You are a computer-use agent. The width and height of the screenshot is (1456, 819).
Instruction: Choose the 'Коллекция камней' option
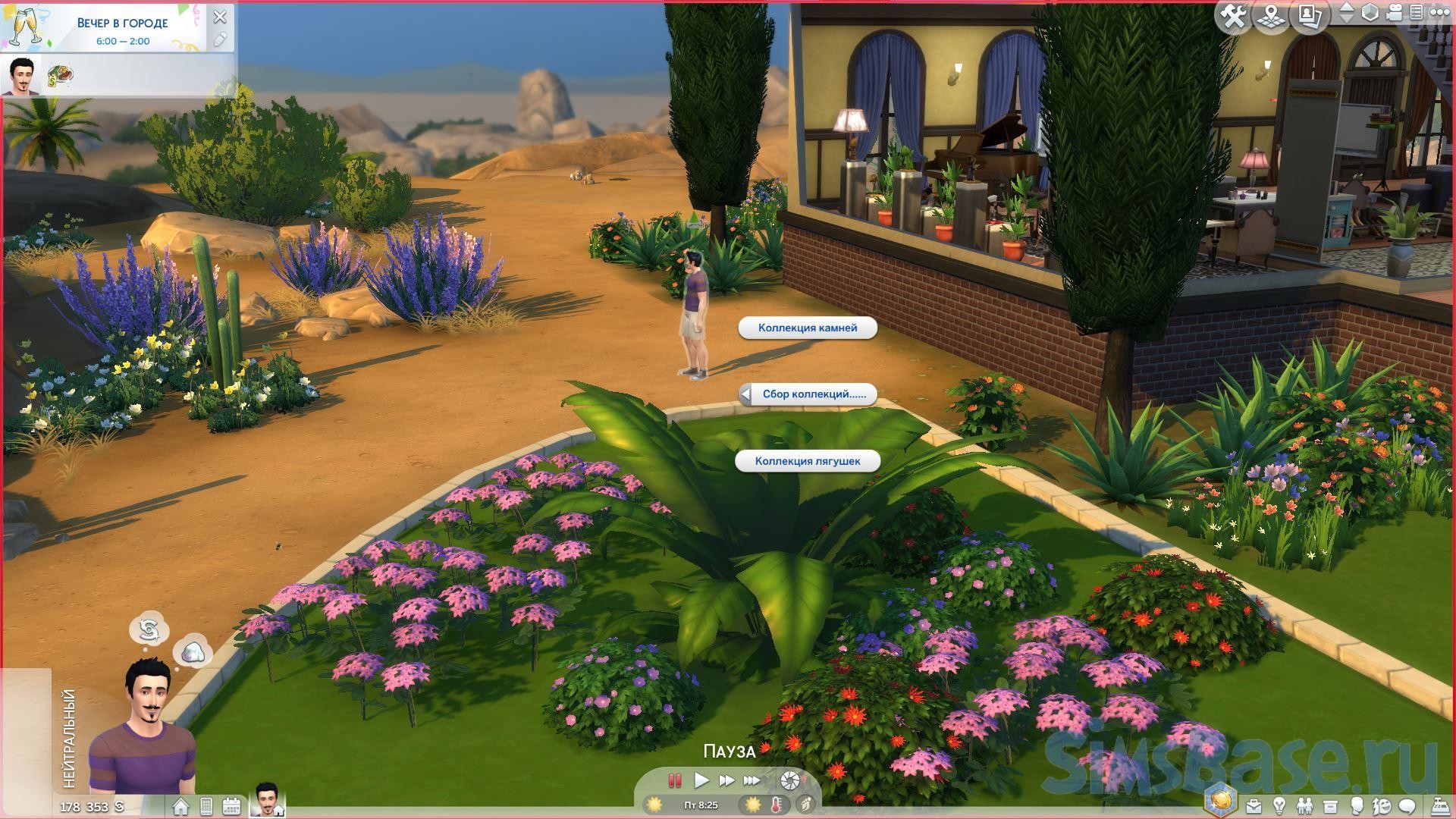808,328
